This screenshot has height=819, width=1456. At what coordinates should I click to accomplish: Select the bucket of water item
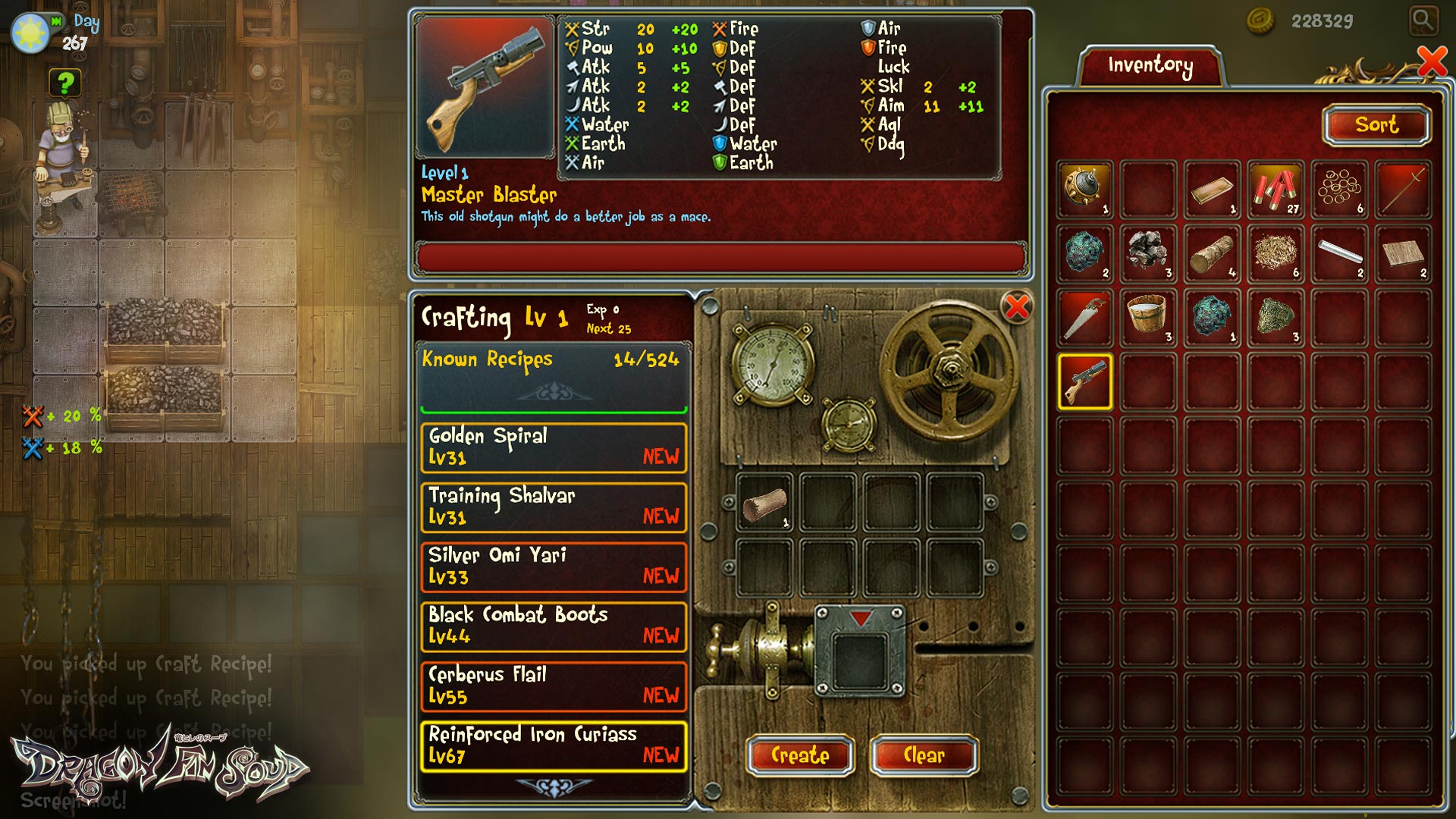(x=1148, y=318)
